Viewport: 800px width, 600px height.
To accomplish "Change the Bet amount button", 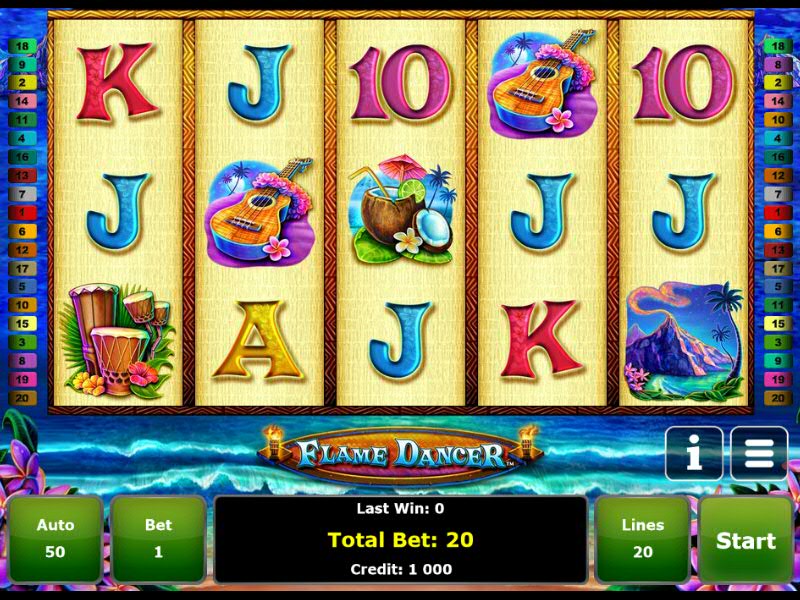I will tap(158, 539).
